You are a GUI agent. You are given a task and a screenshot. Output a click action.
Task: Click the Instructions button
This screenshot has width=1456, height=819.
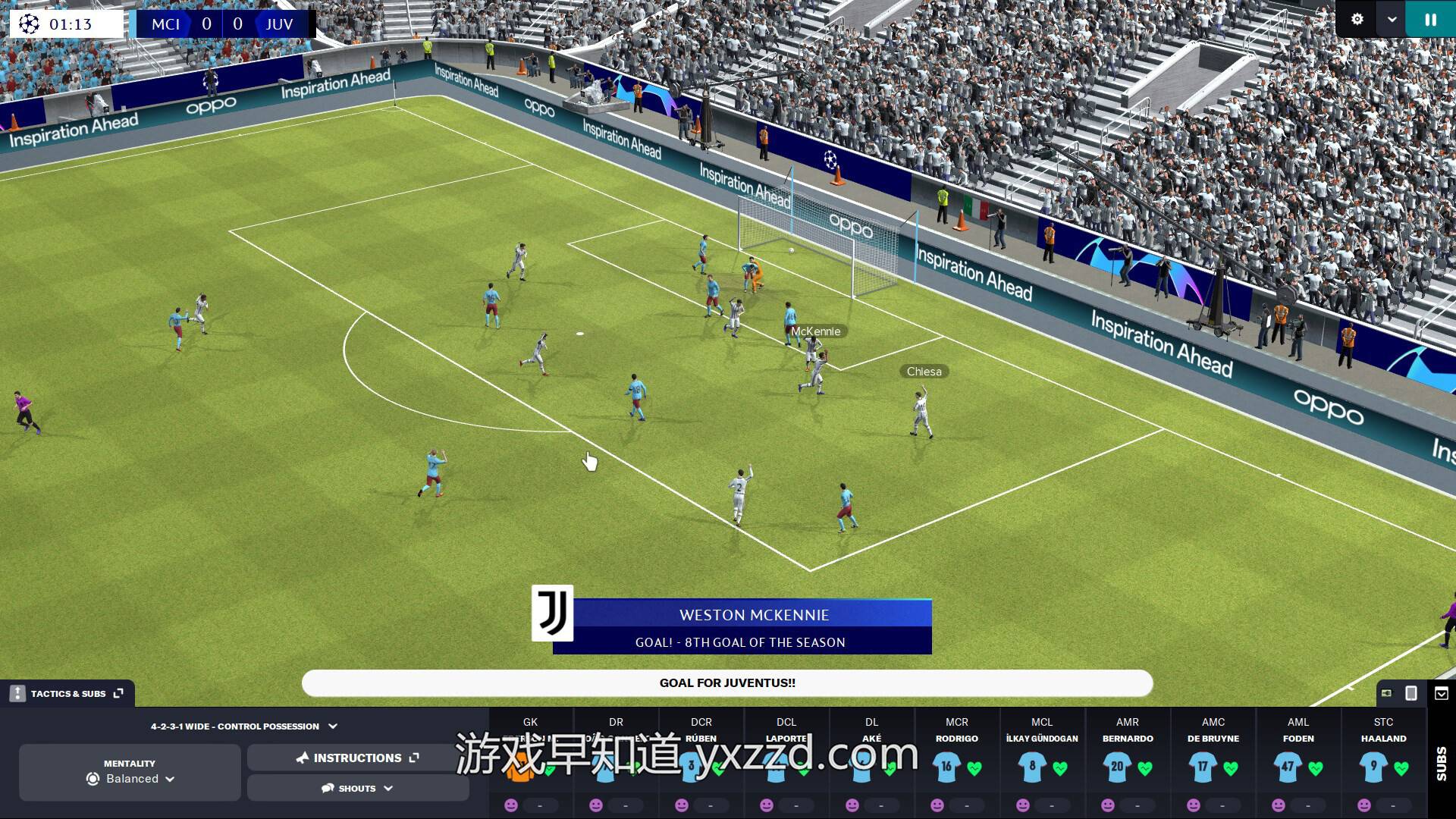[356, 757]
